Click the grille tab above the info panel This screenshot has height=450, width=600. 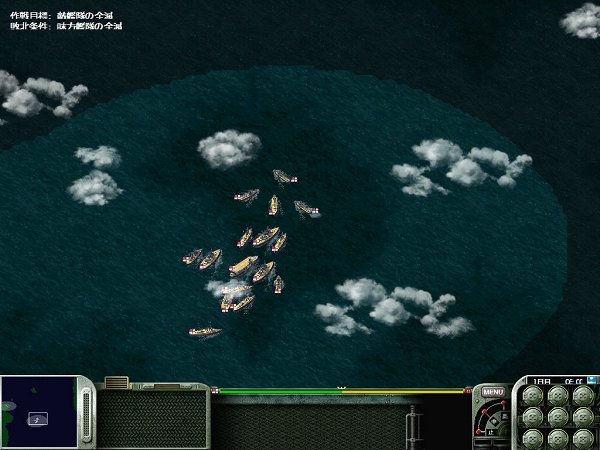coord(116,382)
